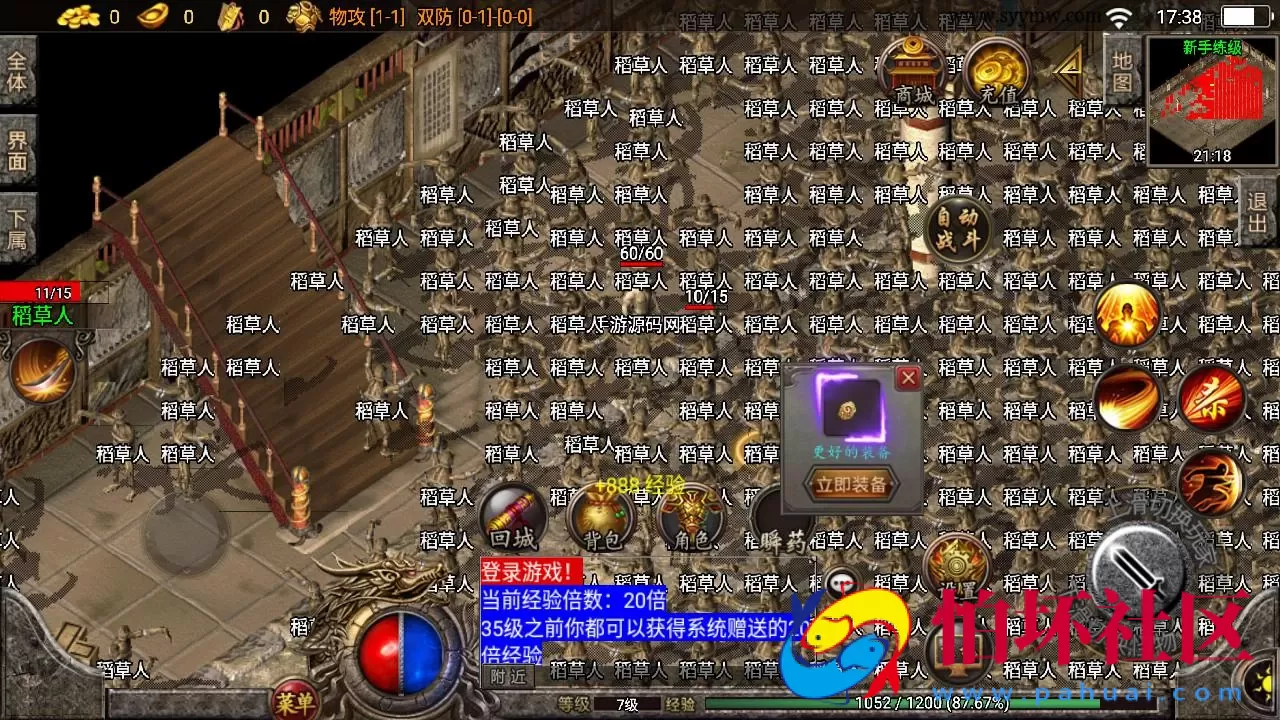The width and height of the screenshot is (1280, 720).
Task: Open the 充值 (Recharge) panel
Action: pos(997,70)
